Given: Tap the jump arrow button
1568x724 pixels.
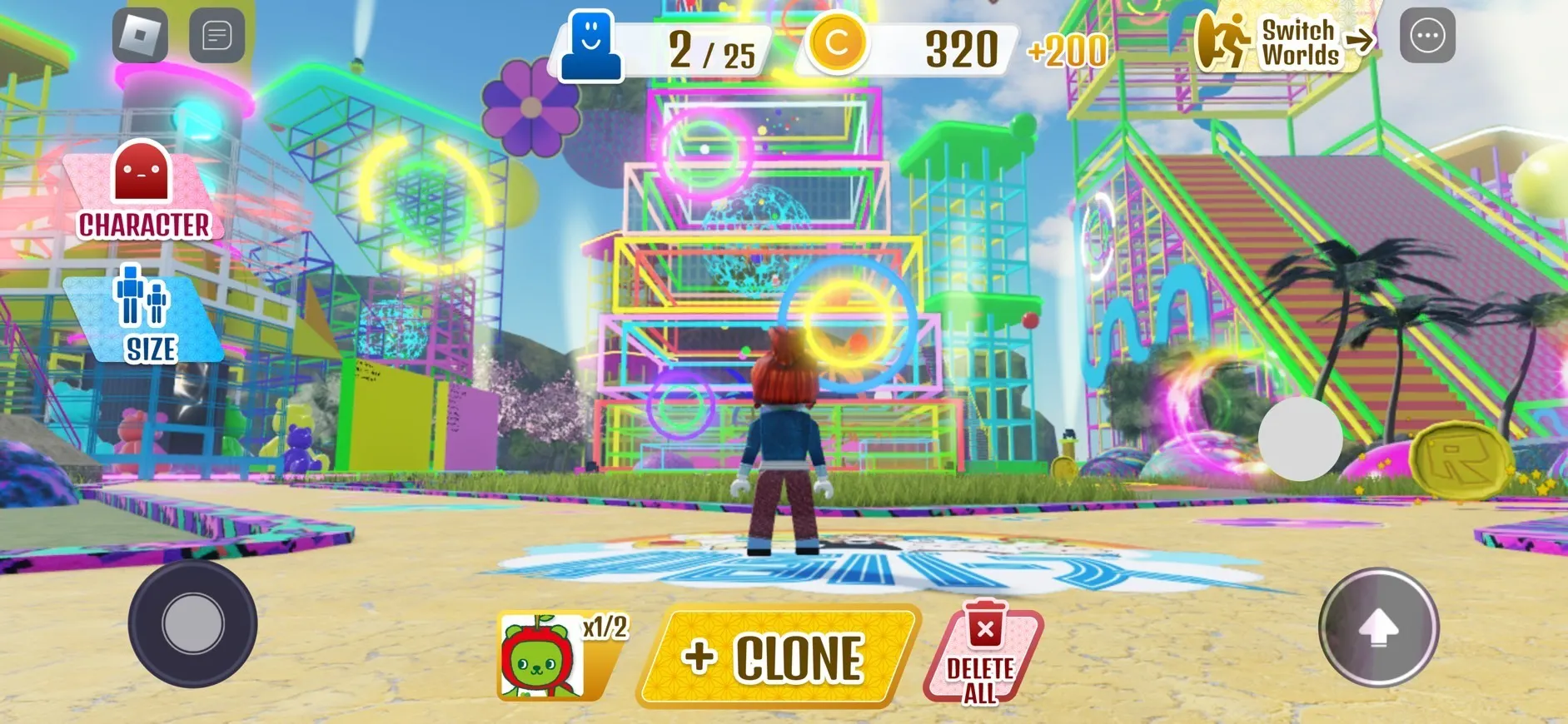Looking at the screenshot, I should (1378, 628).
